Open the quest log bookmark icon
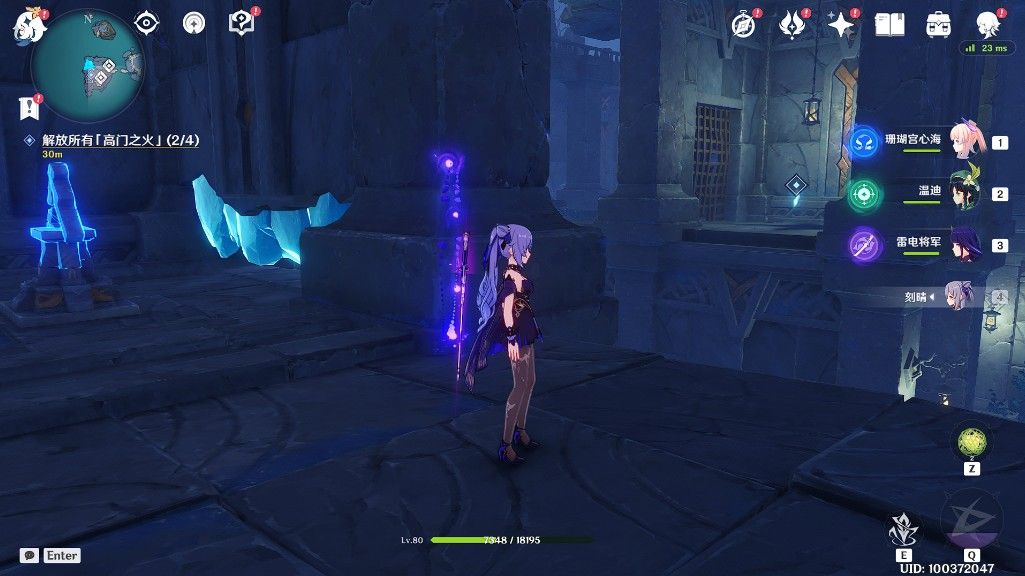The width and height of the screenshot is (1025, 576). pyautogui.click(x=27, y=107)
